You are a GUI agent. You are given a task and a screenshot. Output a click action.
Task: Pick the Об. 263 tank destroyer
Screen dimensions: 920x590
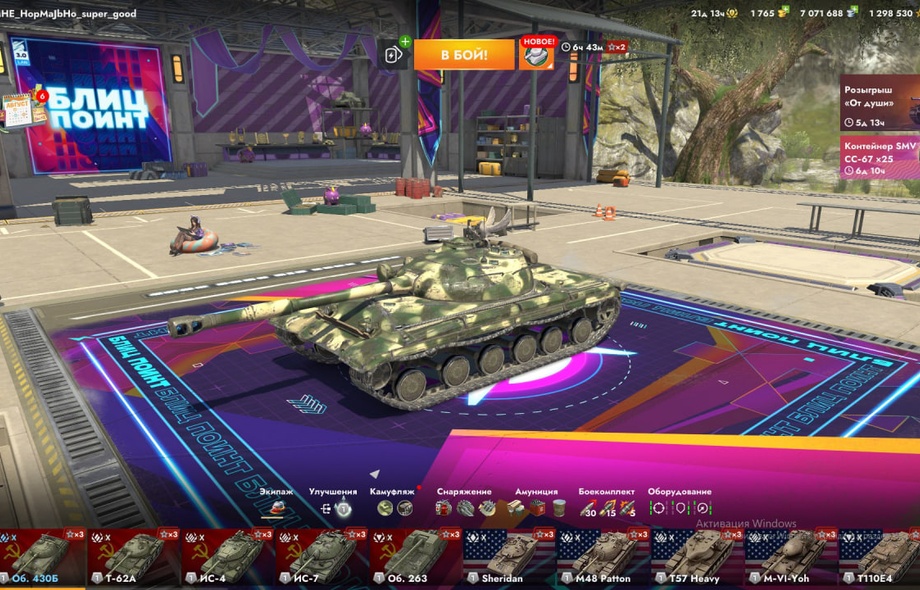click(416, 558)
